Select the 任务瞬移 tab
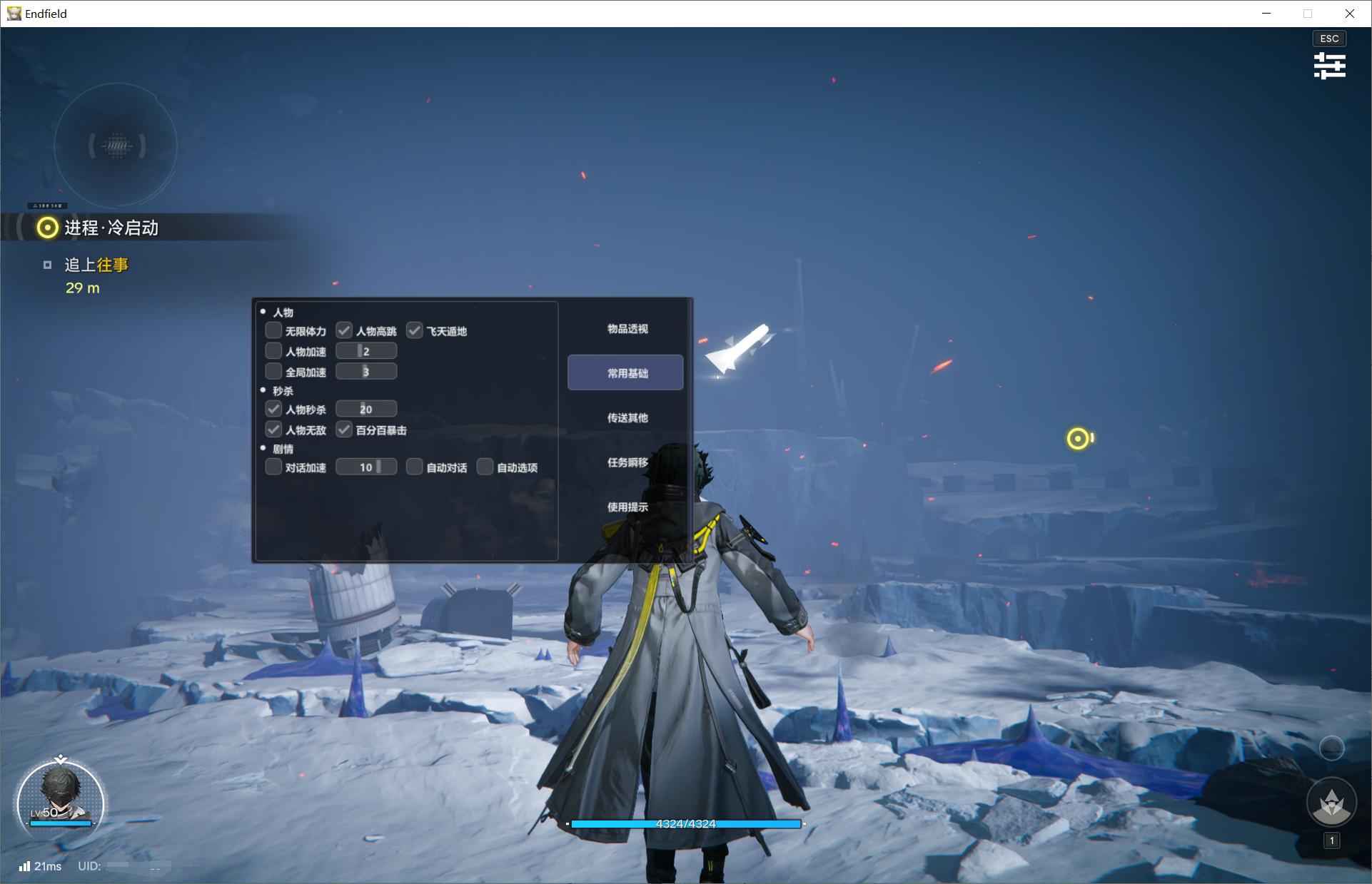Viewport: 1372px width, 884px height. [x=627, y=462]
